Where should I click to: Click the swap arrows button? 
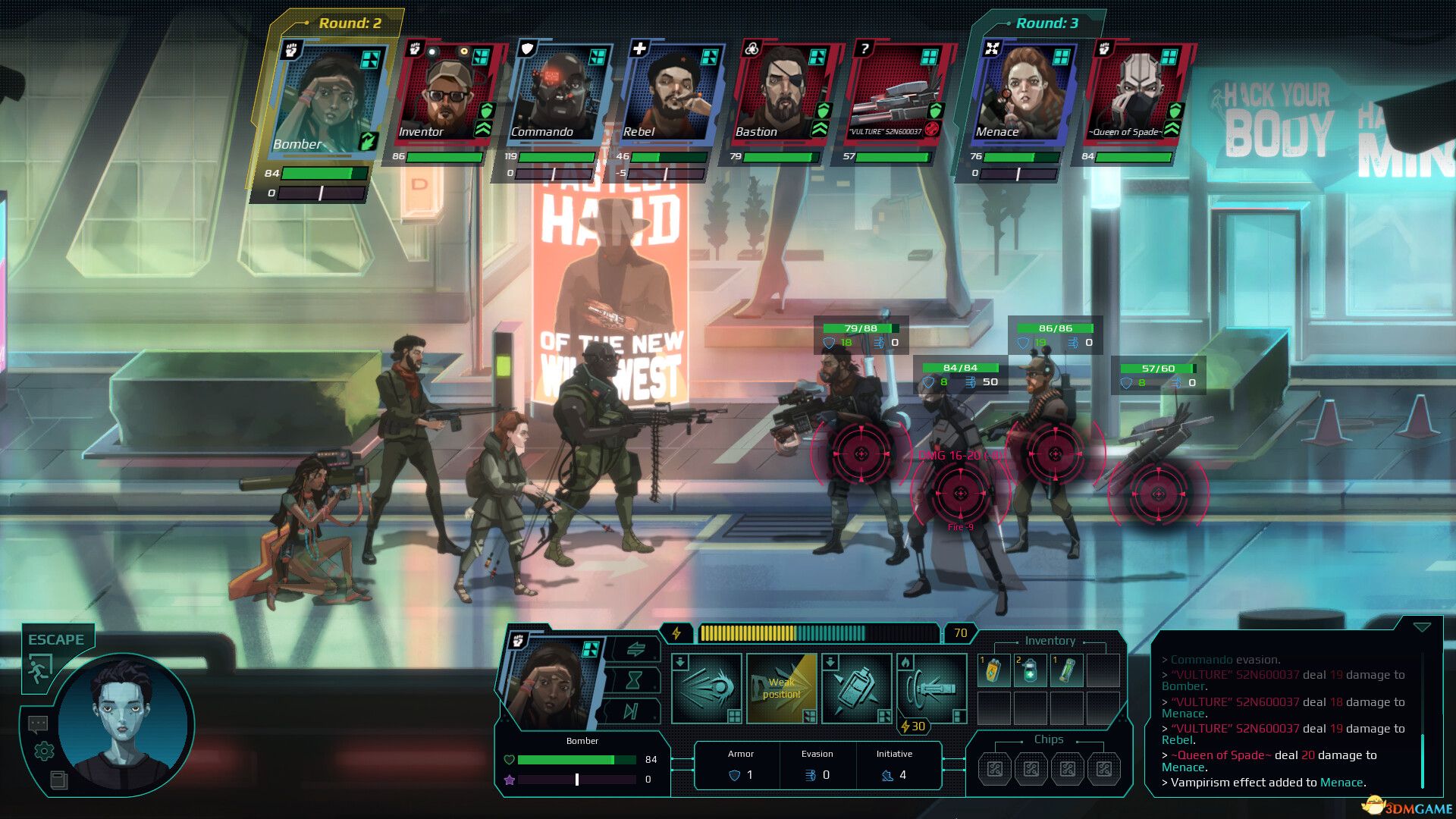coord(635,649)
